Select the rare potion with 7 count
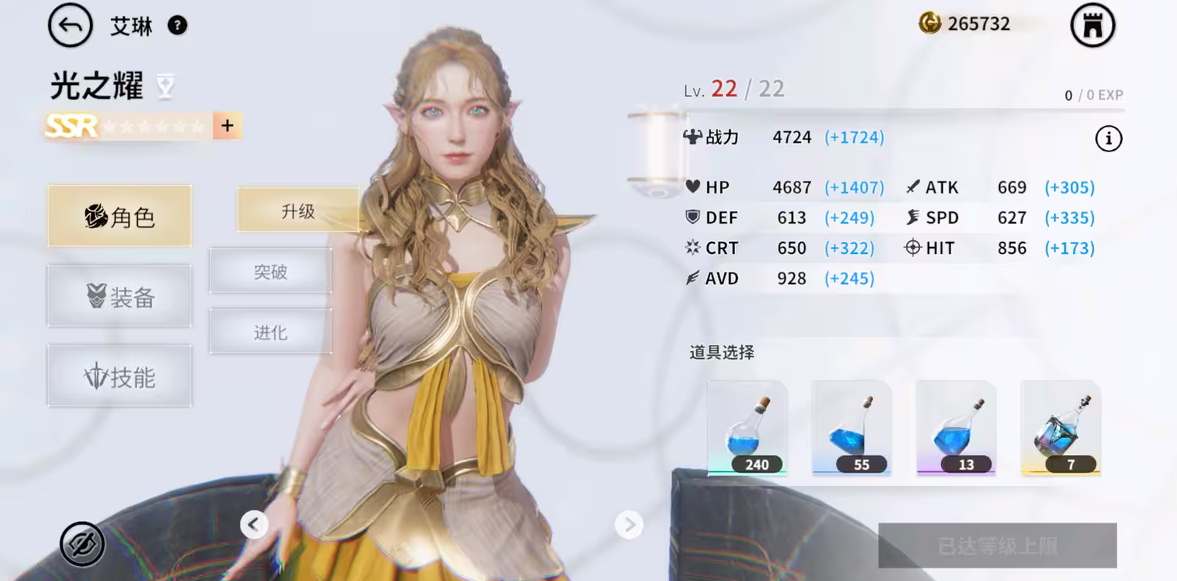Image resolution: width=1177 pixels, height=581 pixels. (x=1059, y=428)
